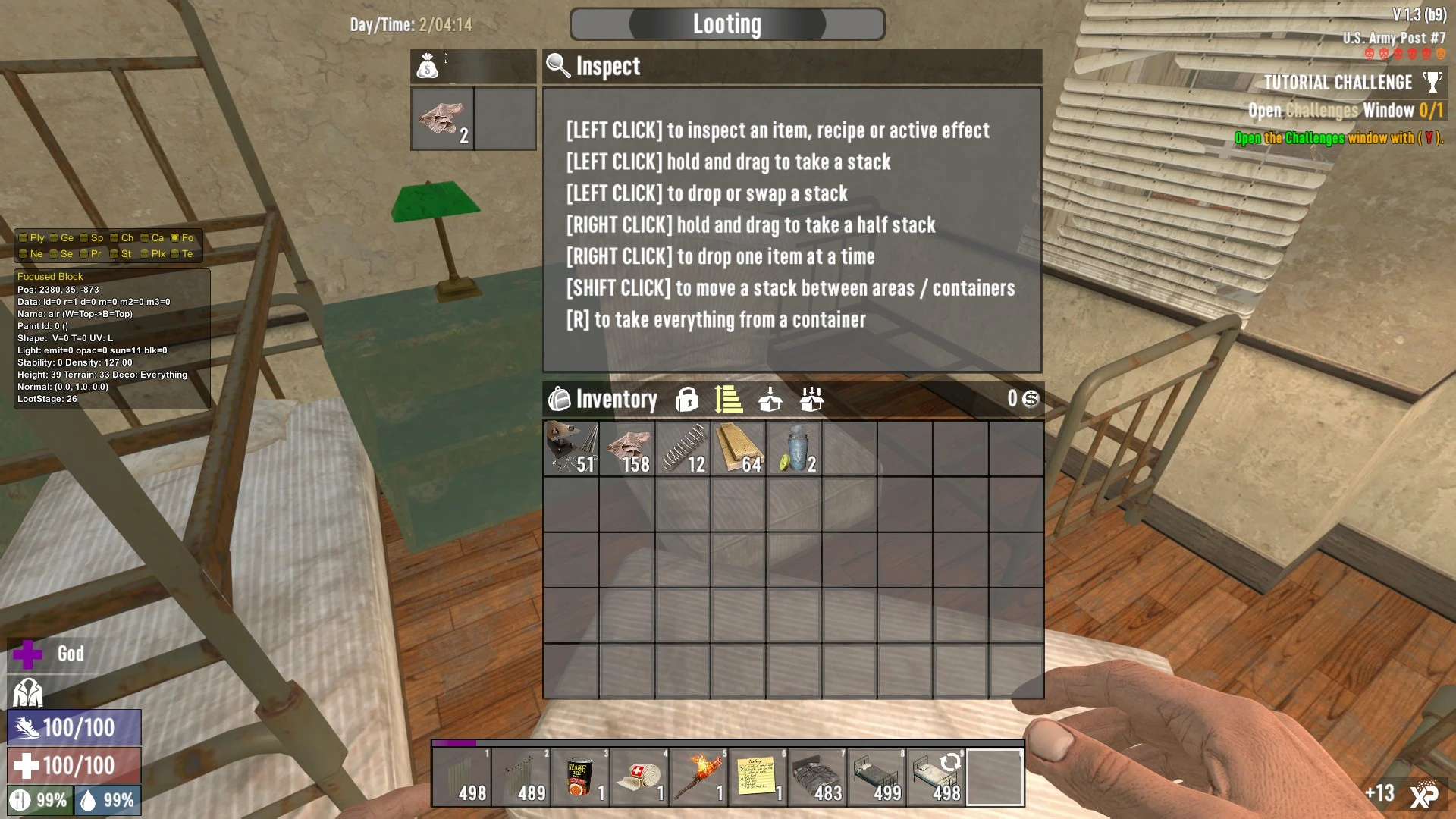
Task: Select the first aid bandage hotbar slot
Action: [x=639, y=777]
